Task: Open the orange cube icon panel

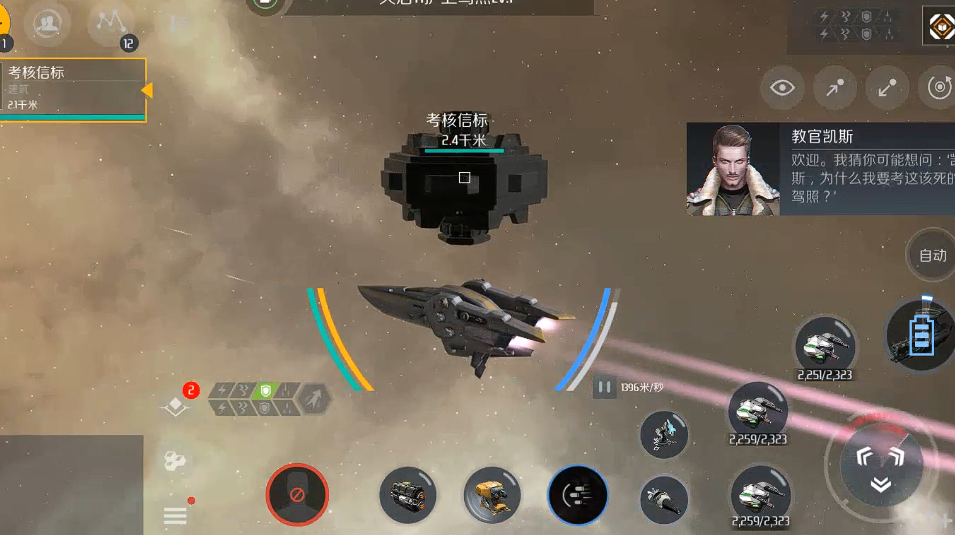Action: coord(940,27)
